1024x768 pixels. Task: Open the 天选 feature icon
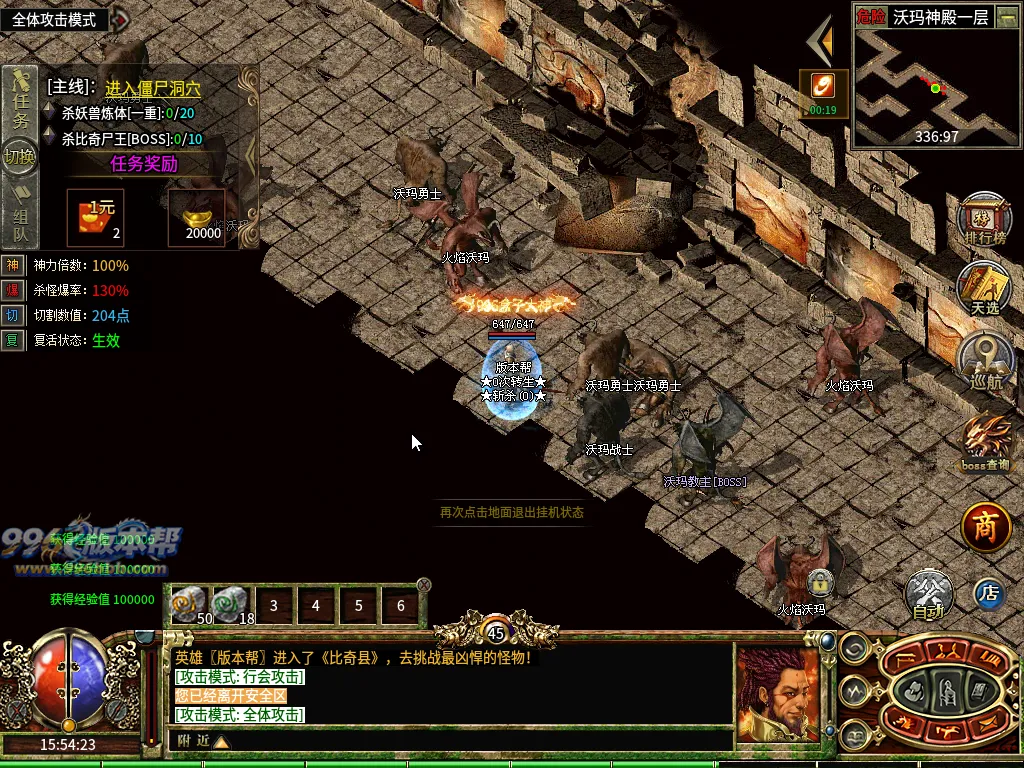[x=985, y=287]
